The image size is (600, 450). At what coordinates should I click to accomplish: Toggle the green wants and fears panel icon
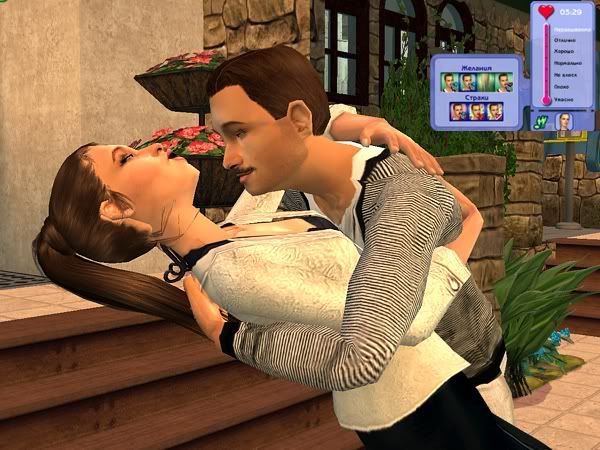(x=541, y=120)
